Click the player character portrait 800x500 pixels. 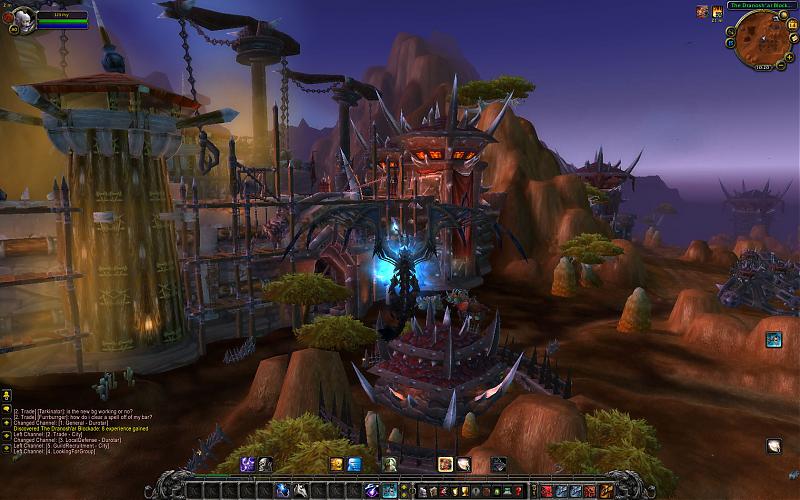click(23, 19)
